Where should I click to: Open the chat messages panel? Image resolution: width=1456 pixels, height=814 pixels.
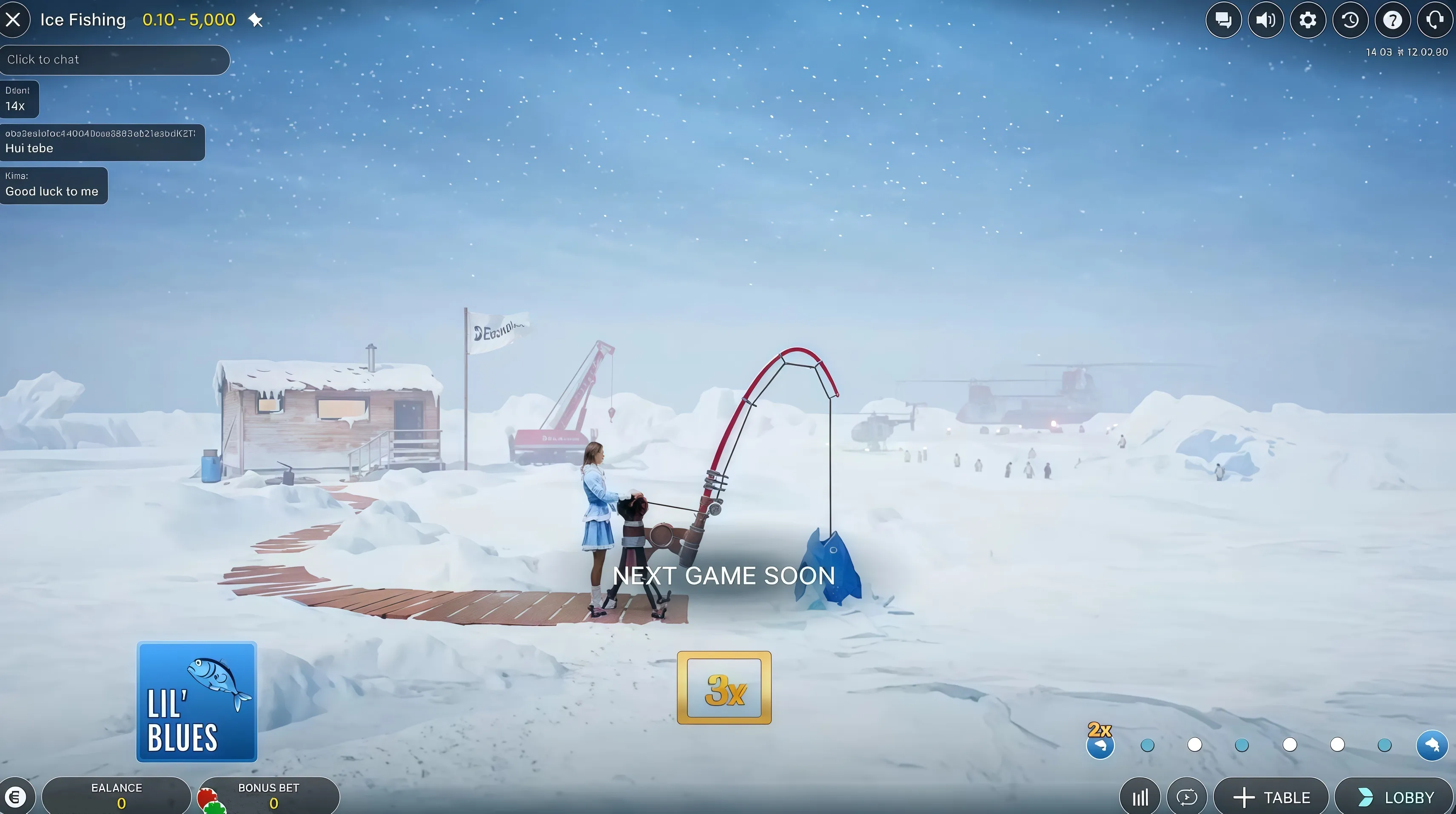[x=1223, y=20]
